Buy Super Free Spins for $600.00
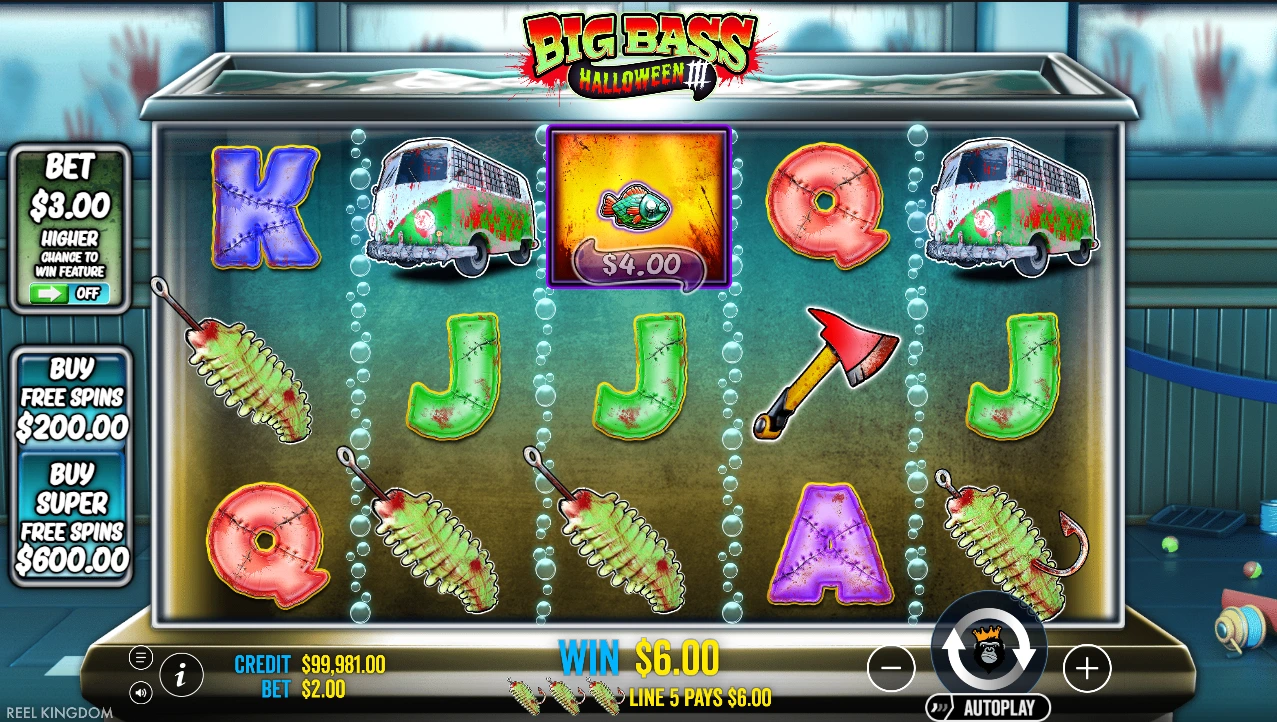 click(72, 516)
